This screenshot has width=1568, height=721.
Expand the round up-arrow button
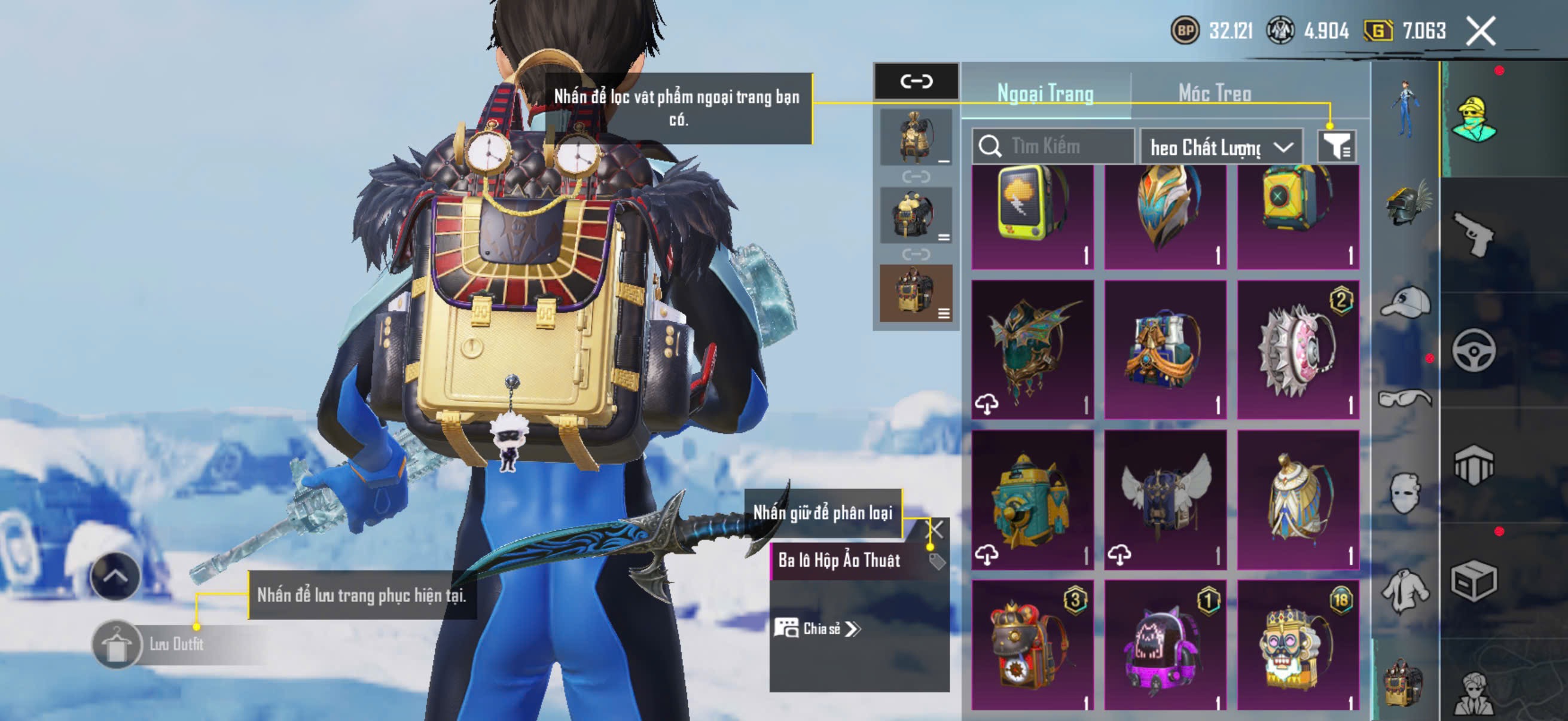pos(115,576)
